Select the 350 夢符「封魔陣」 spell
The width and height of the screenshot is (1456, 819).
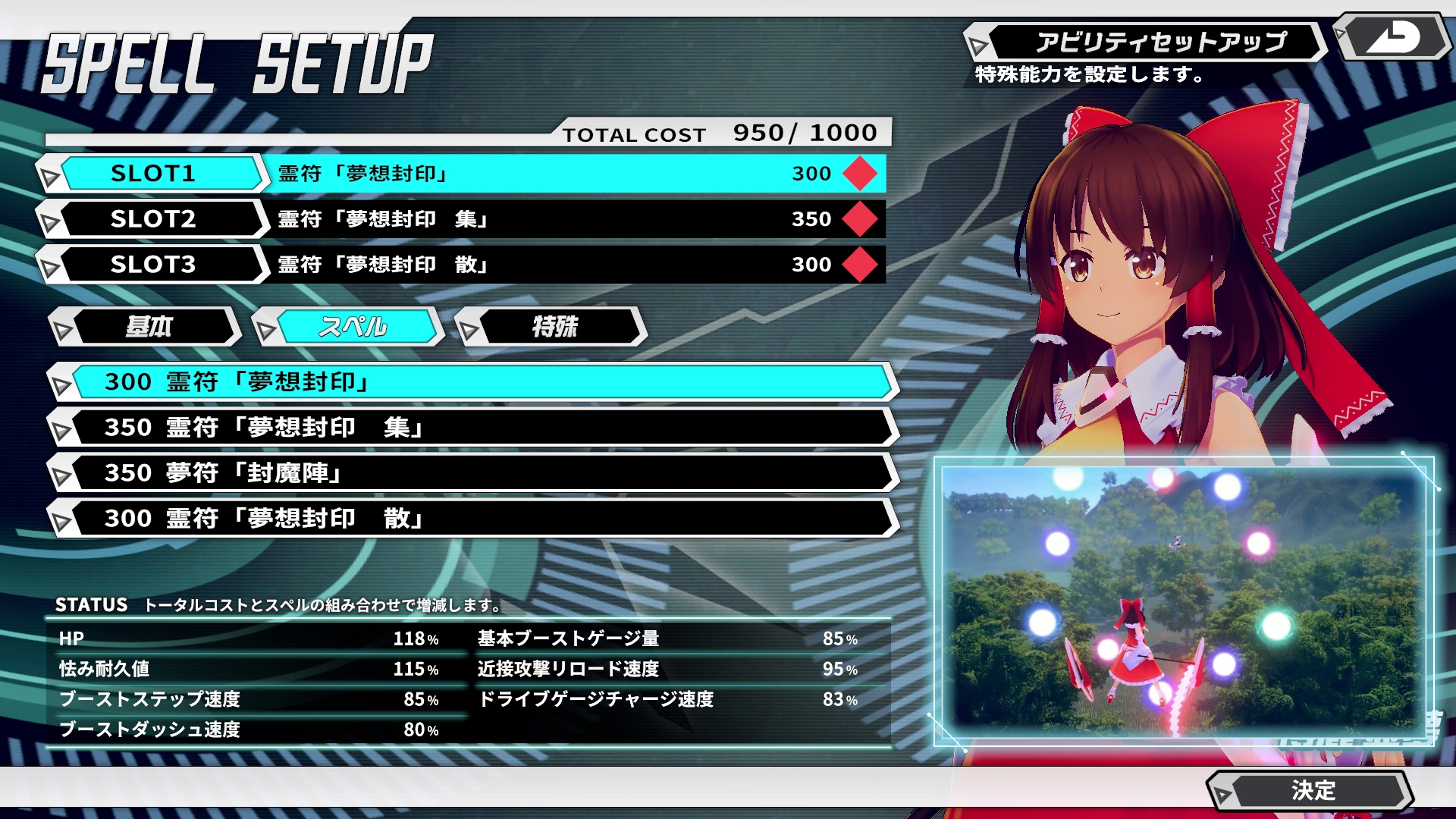pyautogui.click(x=474, y=473)
